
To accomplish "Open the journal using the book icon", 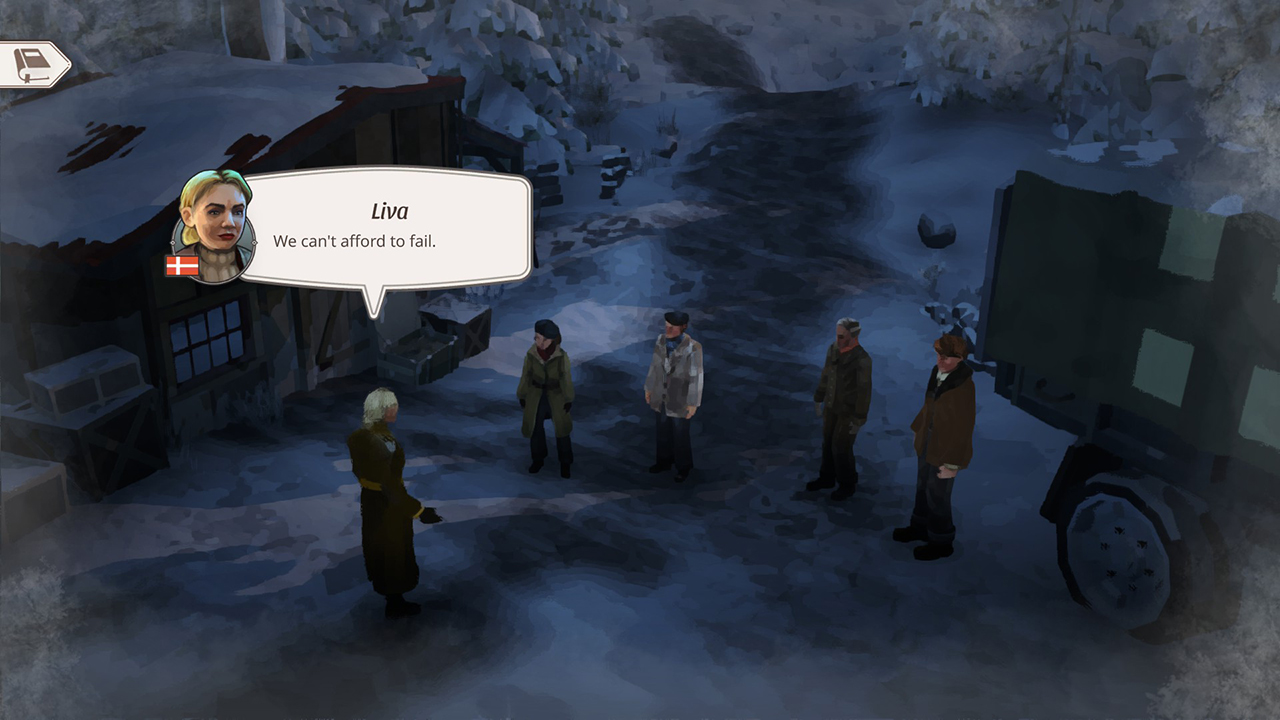I will click(x=34, y=62).
